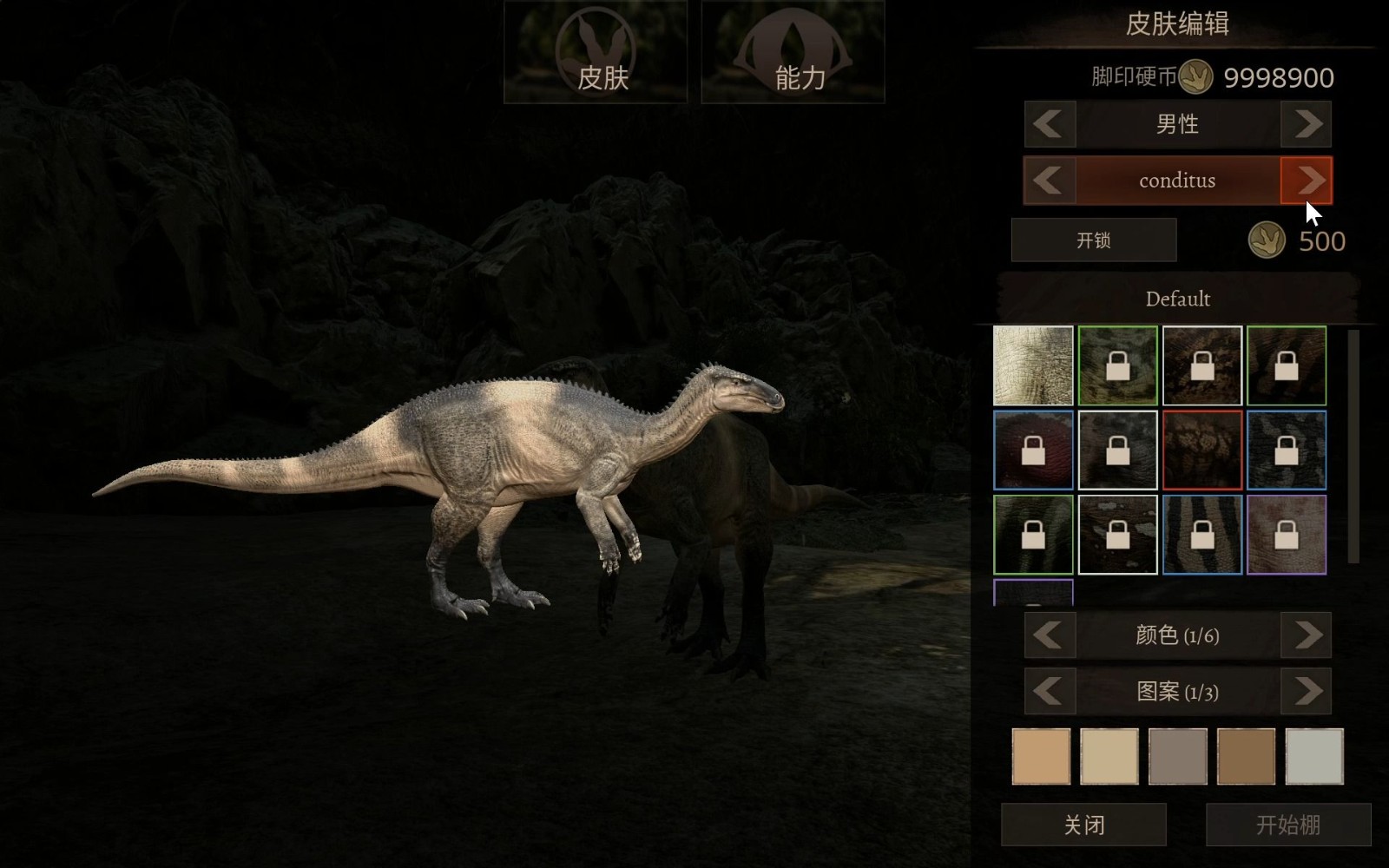Switch to previous 图案 pattern
The image size is (1389, 868).
tap(1050, 692)
